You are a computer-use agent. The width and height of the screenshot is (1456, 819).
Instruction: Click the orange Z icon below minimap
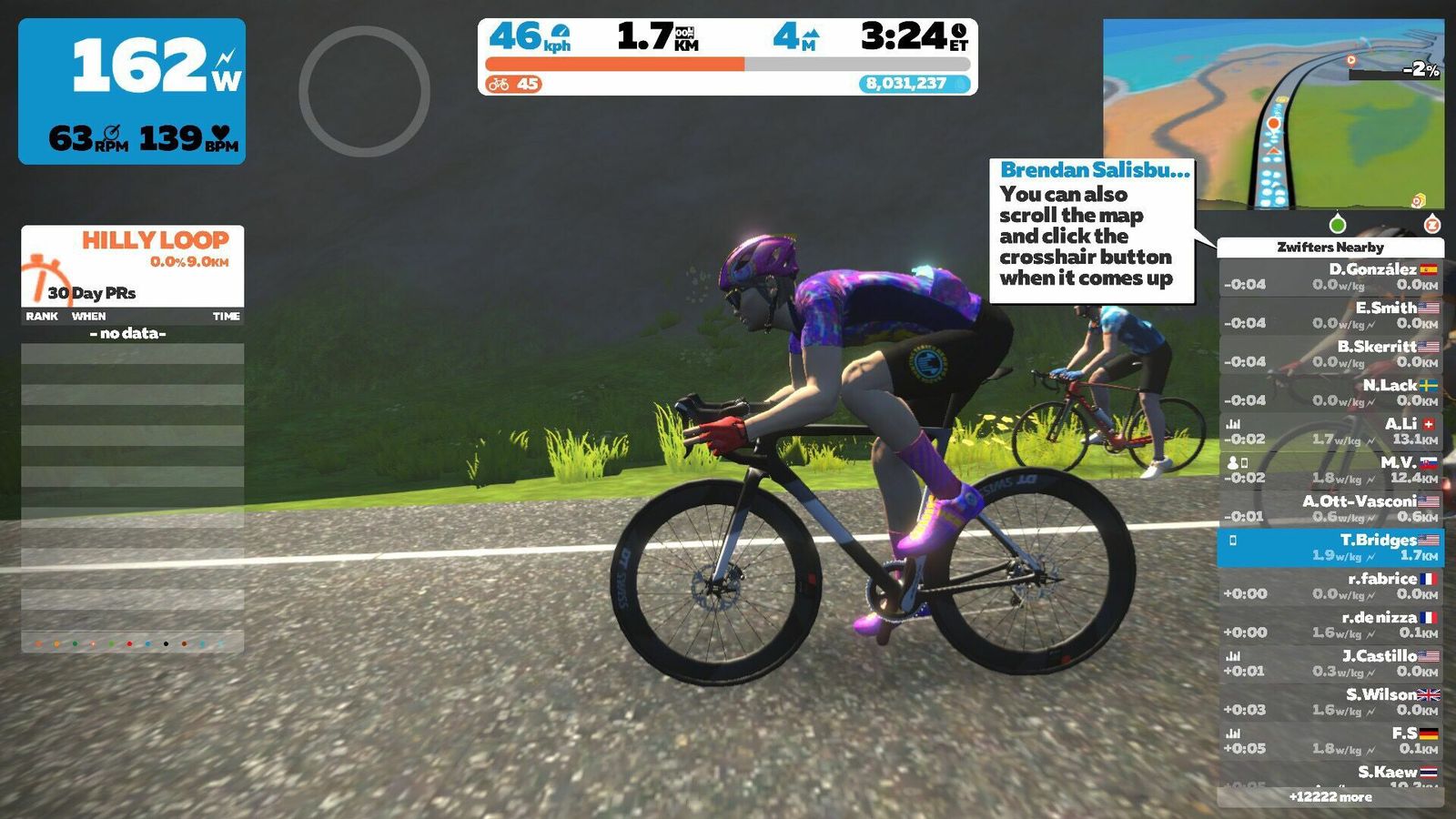pyautogui.click(x=1431, y=224)
